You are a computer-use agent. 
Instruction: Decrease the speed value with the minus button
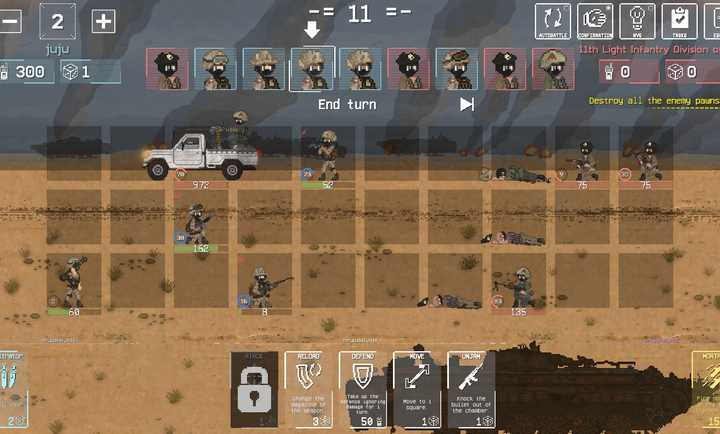click(x=9, y=21)
